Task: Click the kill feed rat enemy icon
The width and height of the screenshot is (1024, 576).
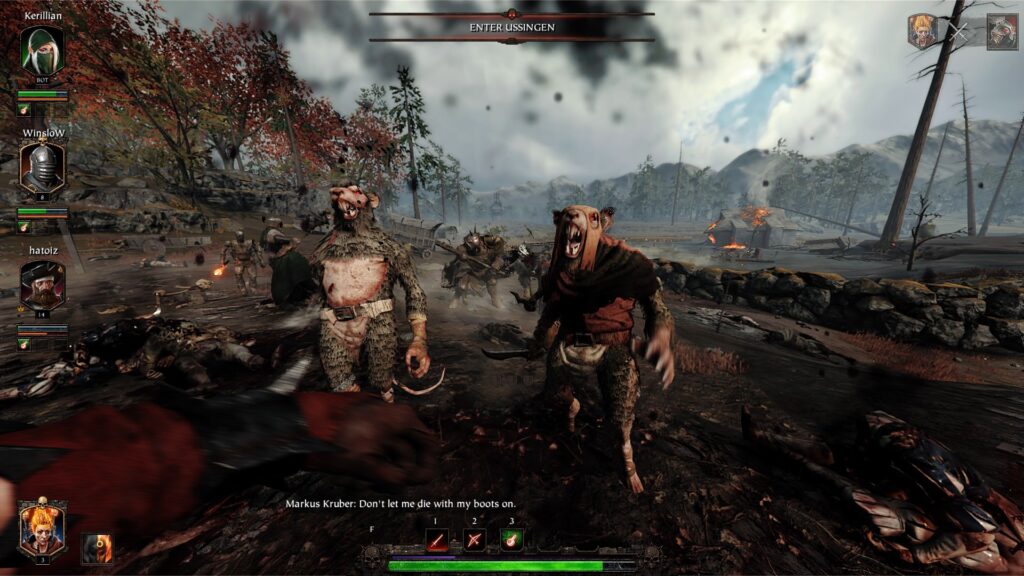Action: 1001,32
